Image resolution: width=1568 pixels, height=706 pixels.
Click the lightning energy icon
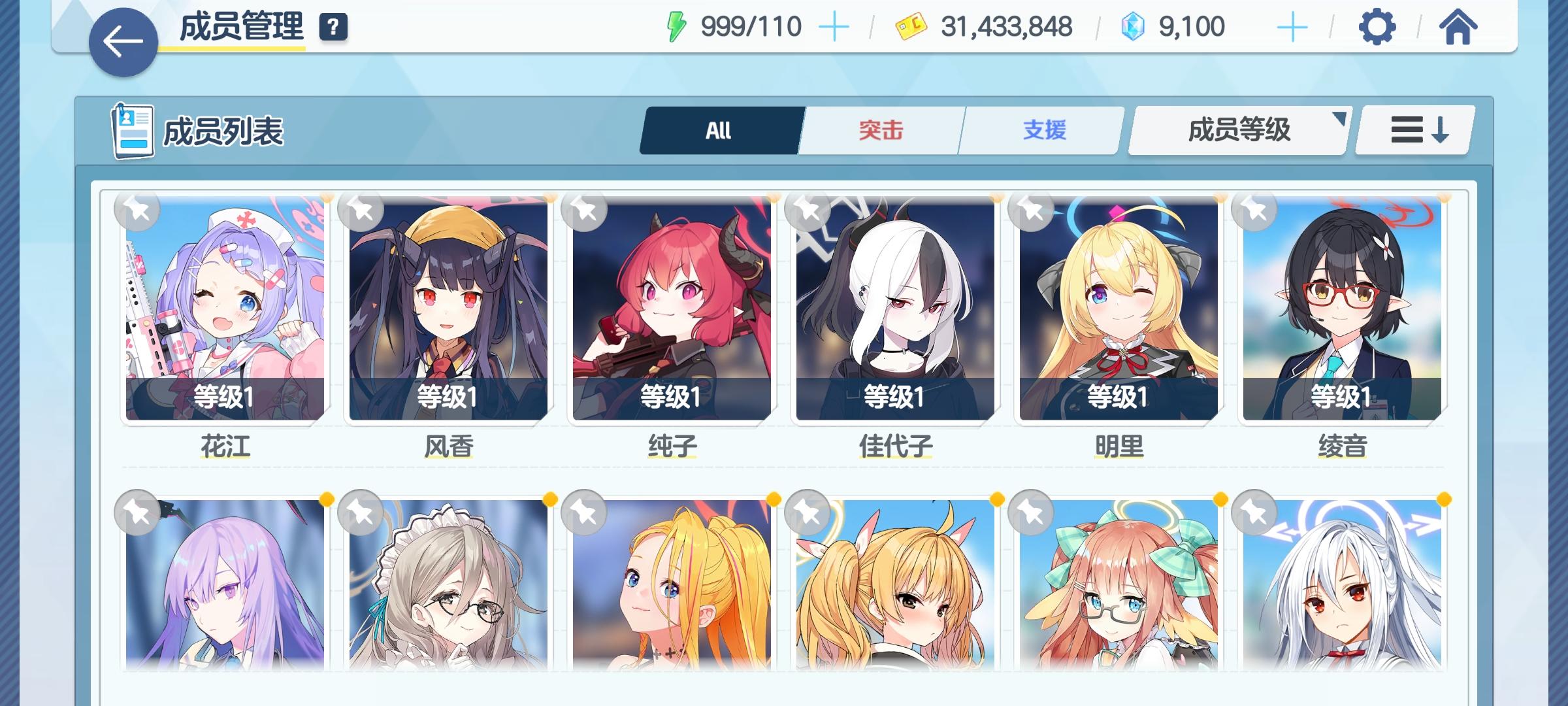[x=676, y=26]
